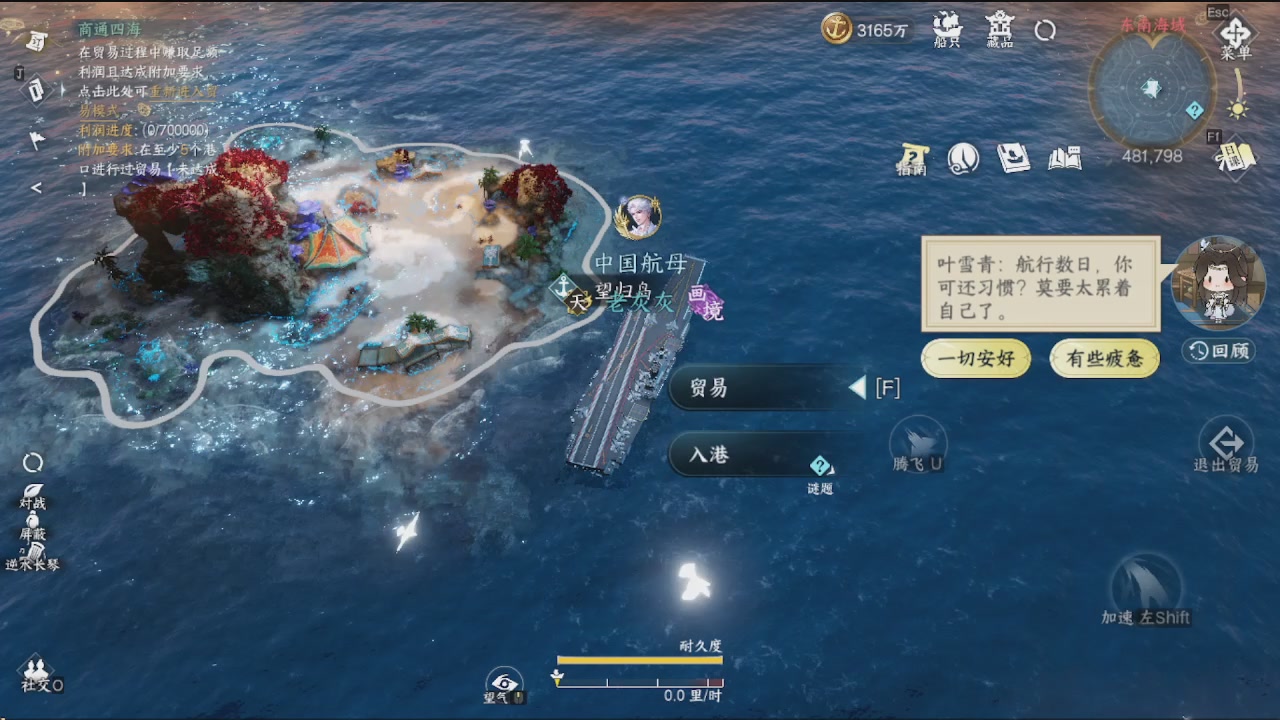The height and width of the screenshot is (720, 1280).
Task: Collapse the quest tracker with the arrow
Action: 36,187
